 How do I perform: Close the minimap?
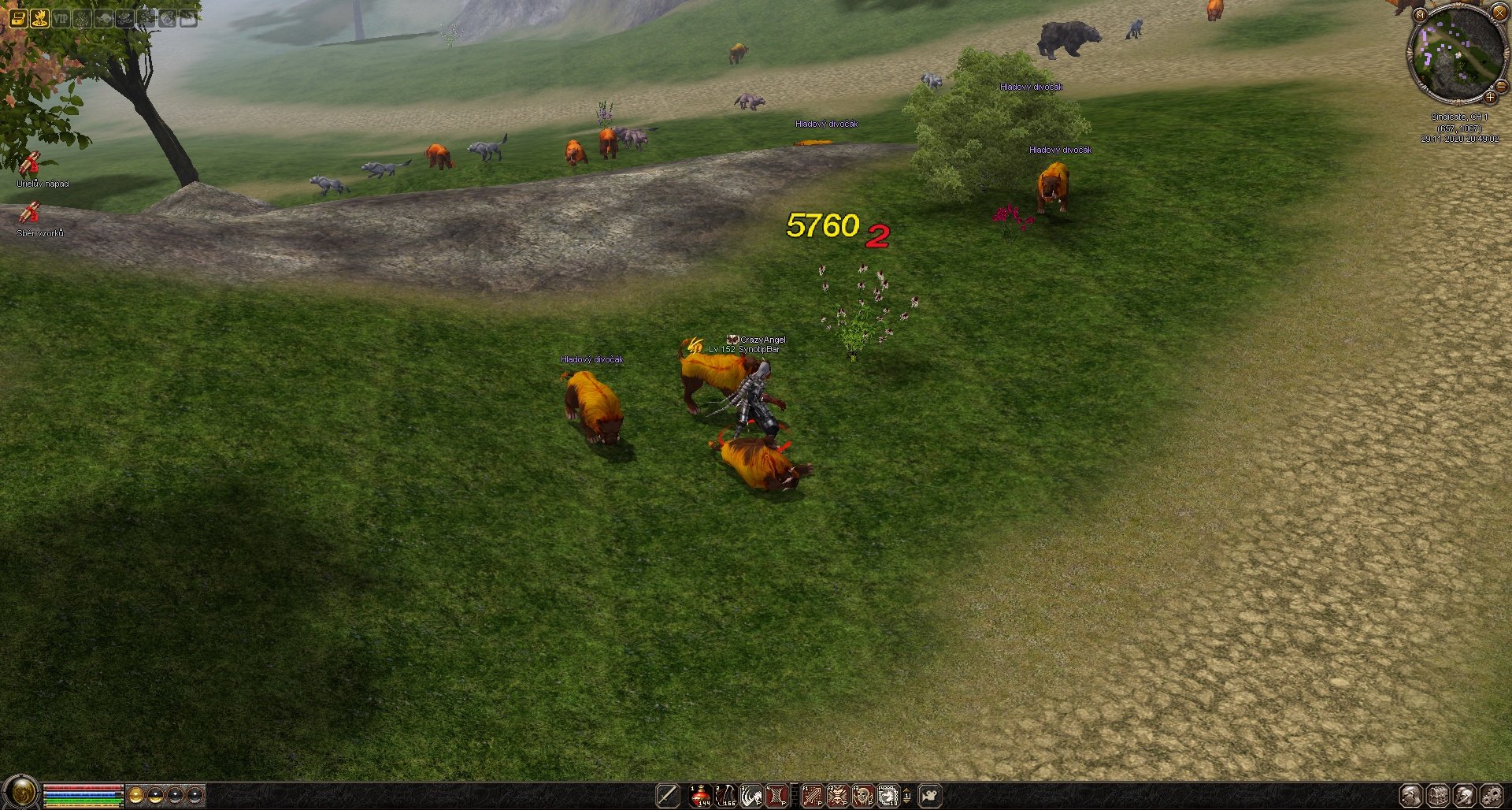(x=1499, y=12)
